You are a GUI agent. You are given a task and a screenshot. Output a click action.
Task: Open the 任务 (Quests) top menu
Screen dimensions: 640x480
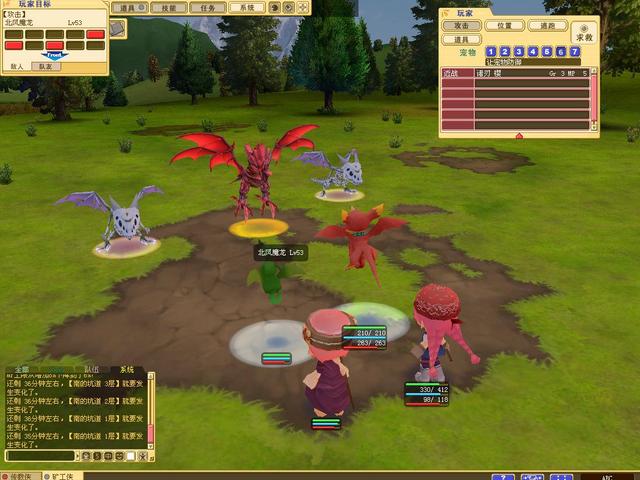(206, 7)
